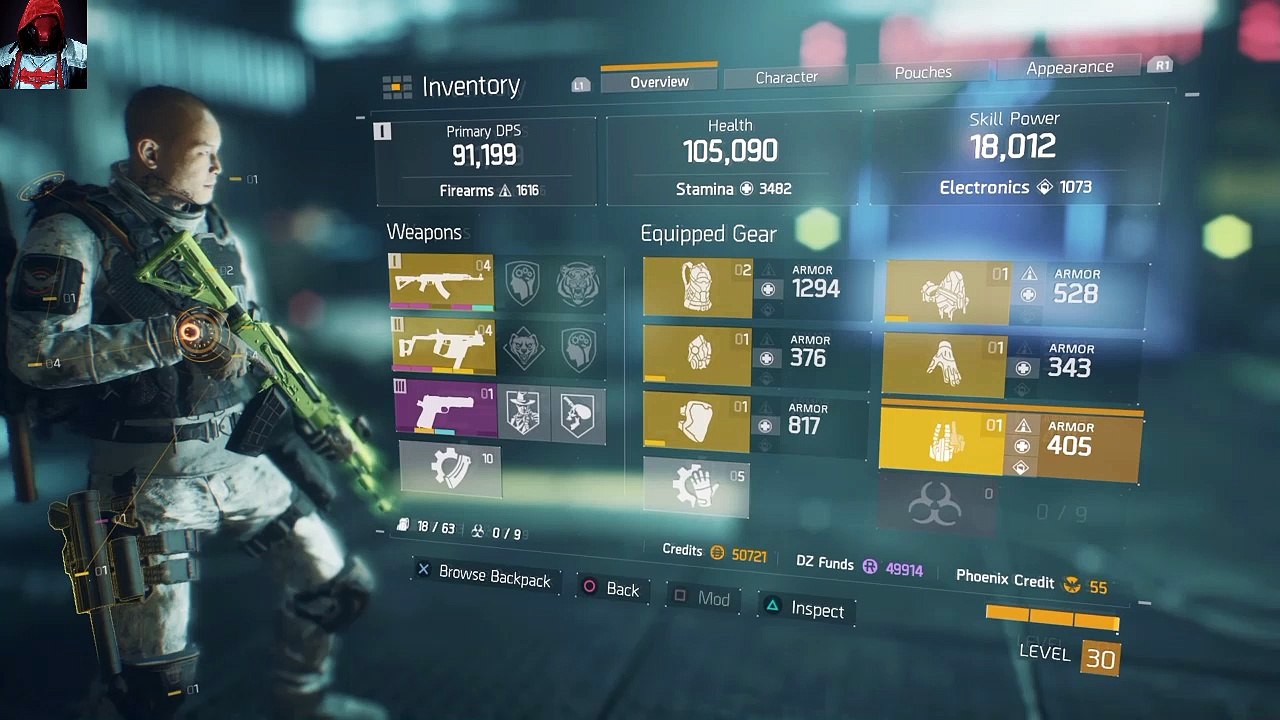Screen dimensions: 1280x720
Task: Select the highlighted holster gear slot
Action: point(942,443)
